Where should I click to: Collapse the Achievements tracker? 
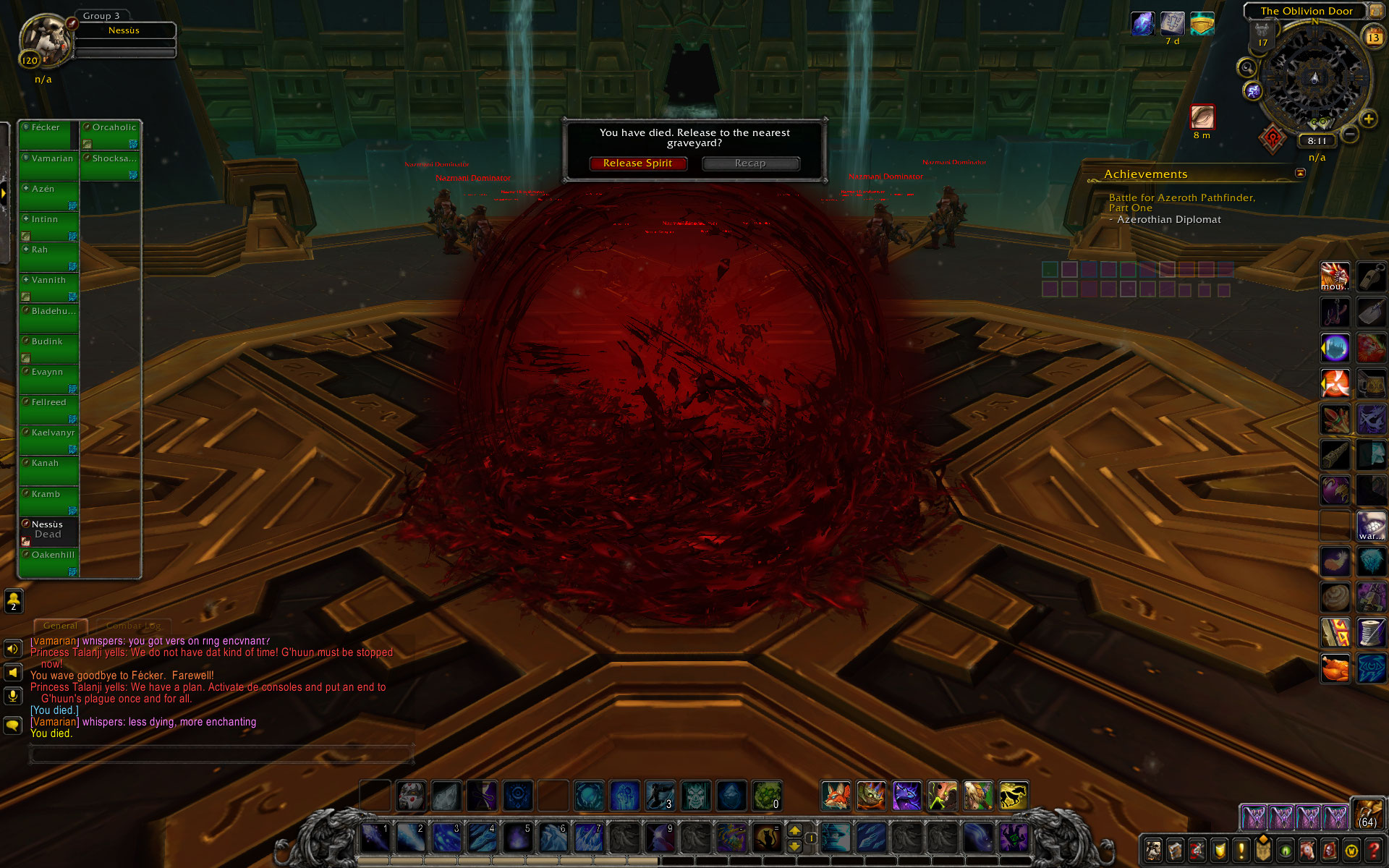[1300, 173]
